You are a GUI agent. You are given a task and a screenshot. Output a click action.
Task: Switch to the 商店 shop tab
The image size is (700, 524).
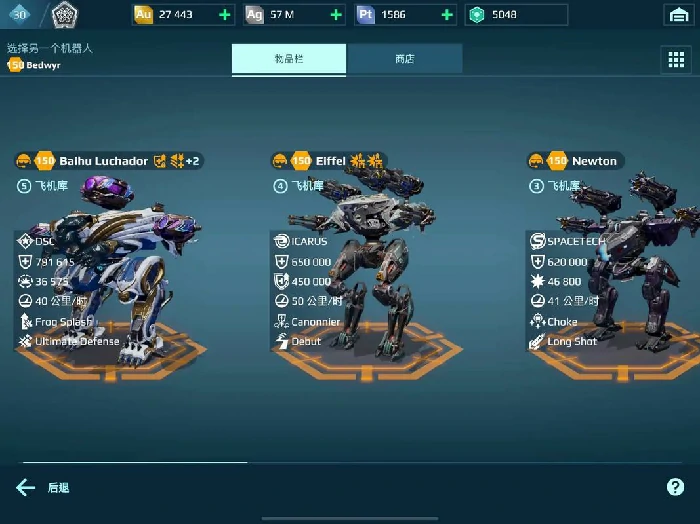click(404, 59)
